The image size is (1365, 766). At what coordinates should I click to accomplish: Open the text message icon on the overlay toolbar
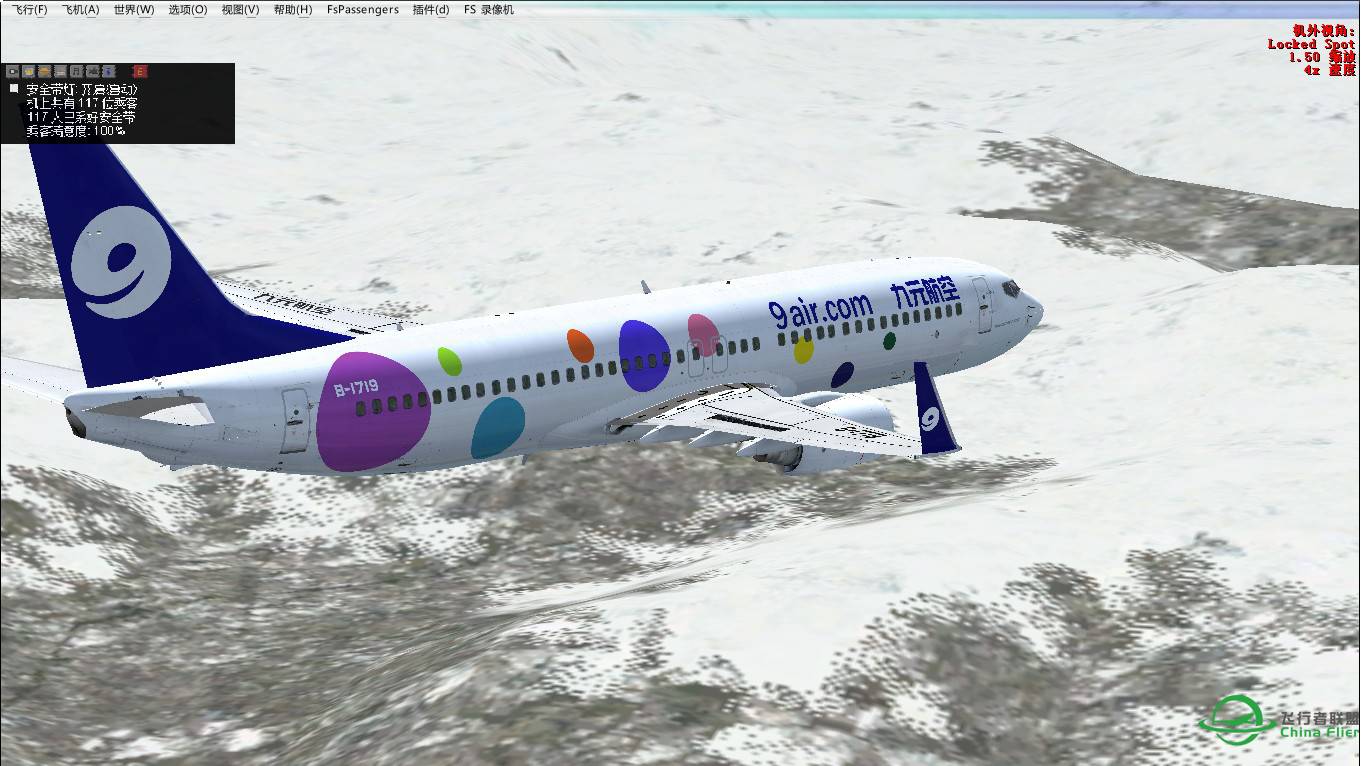(60, 71)
